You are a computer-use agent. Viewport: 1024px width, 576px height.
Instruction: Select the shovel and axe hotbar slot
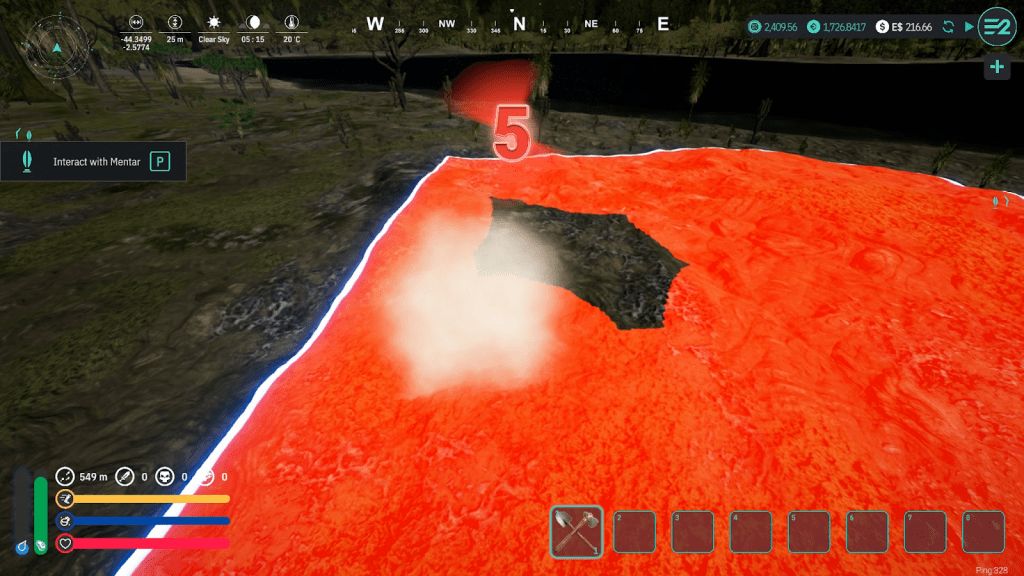577,531
